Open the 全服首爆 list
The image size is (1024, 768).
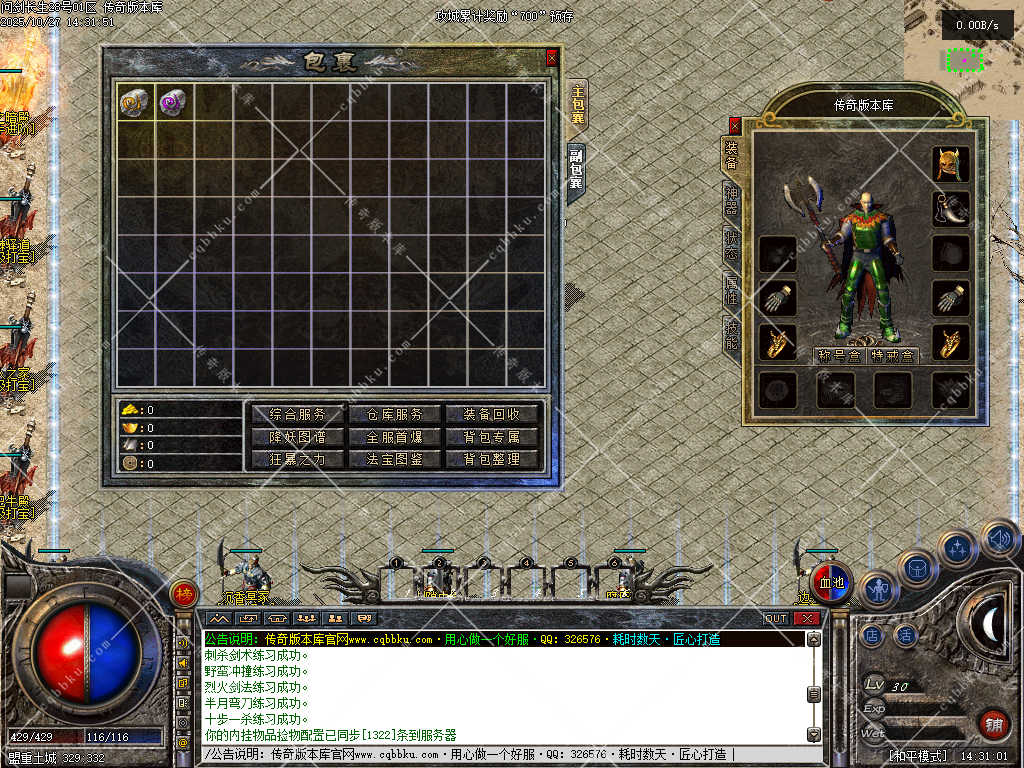395,437
